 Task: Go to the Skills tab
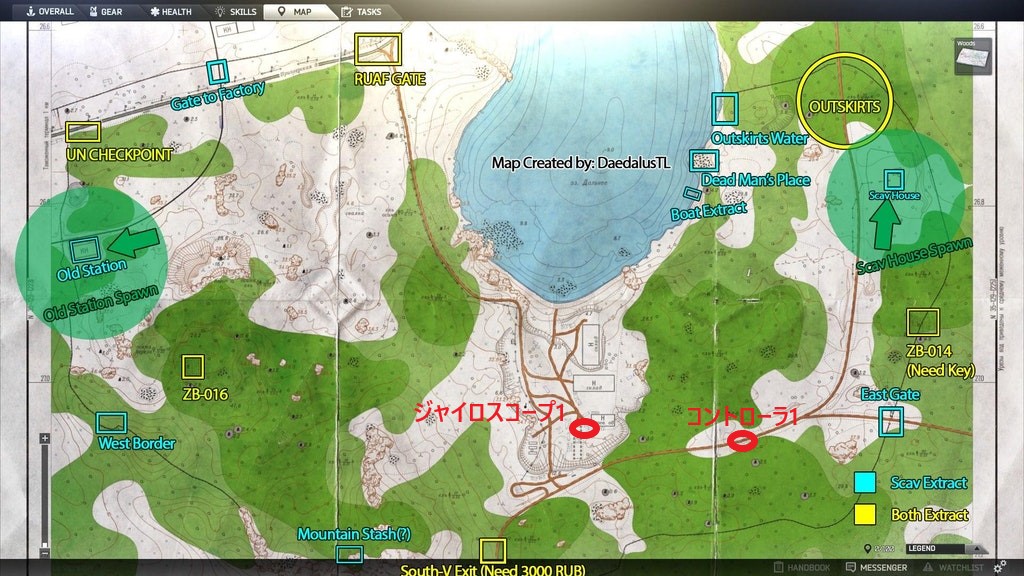click(235, 12)
